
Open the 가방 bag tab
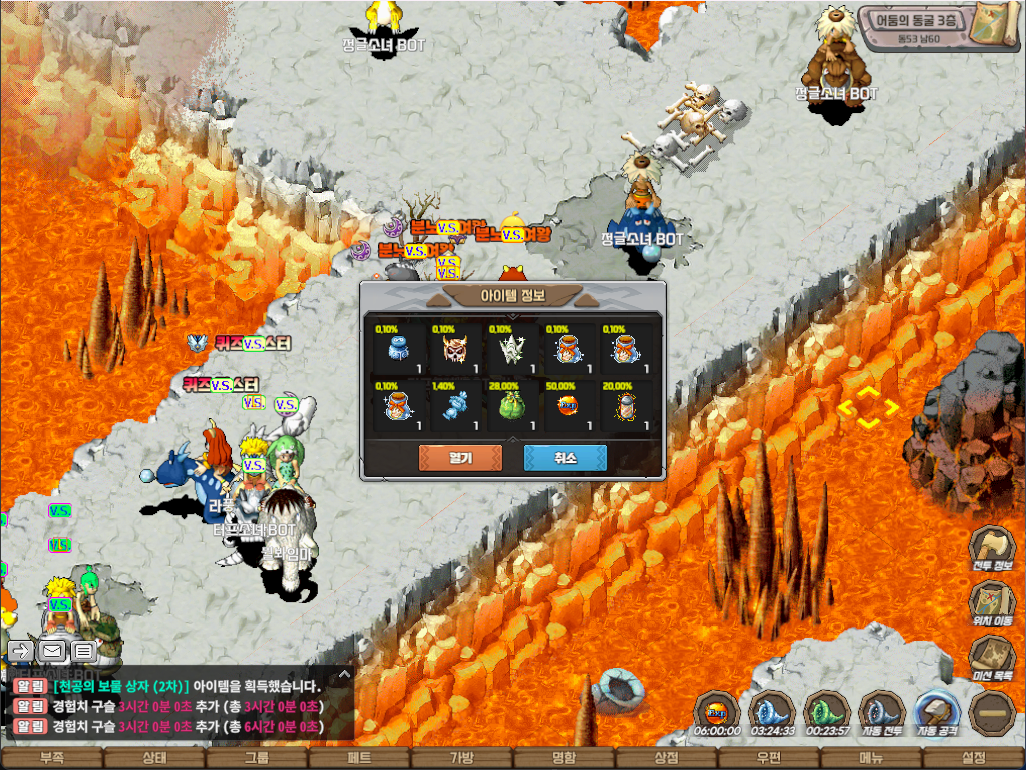(461, 758)
